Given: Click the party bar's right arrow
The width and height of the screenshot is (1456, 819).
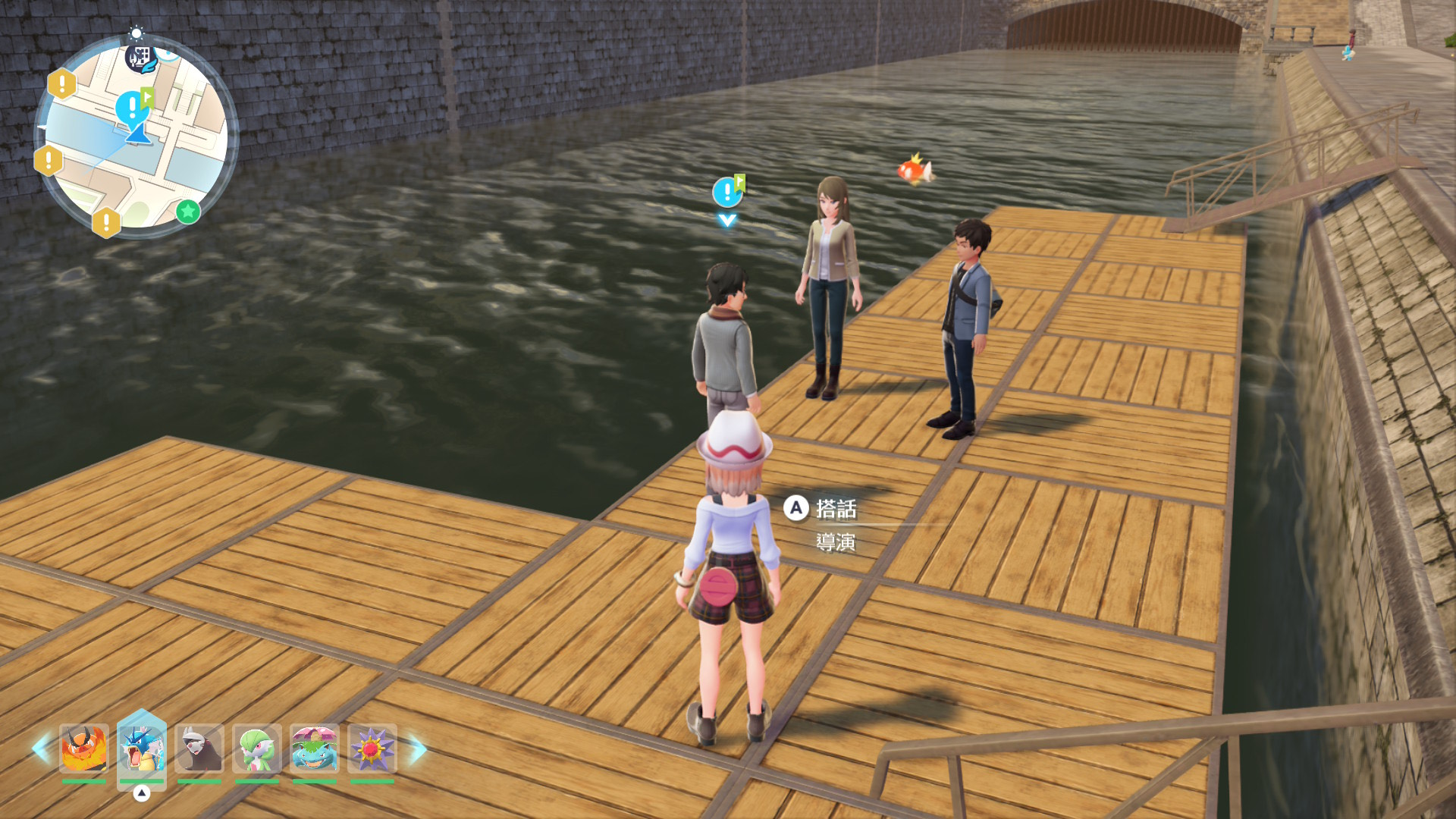Looking at the screenshot, I should click(x=418, y=748).
